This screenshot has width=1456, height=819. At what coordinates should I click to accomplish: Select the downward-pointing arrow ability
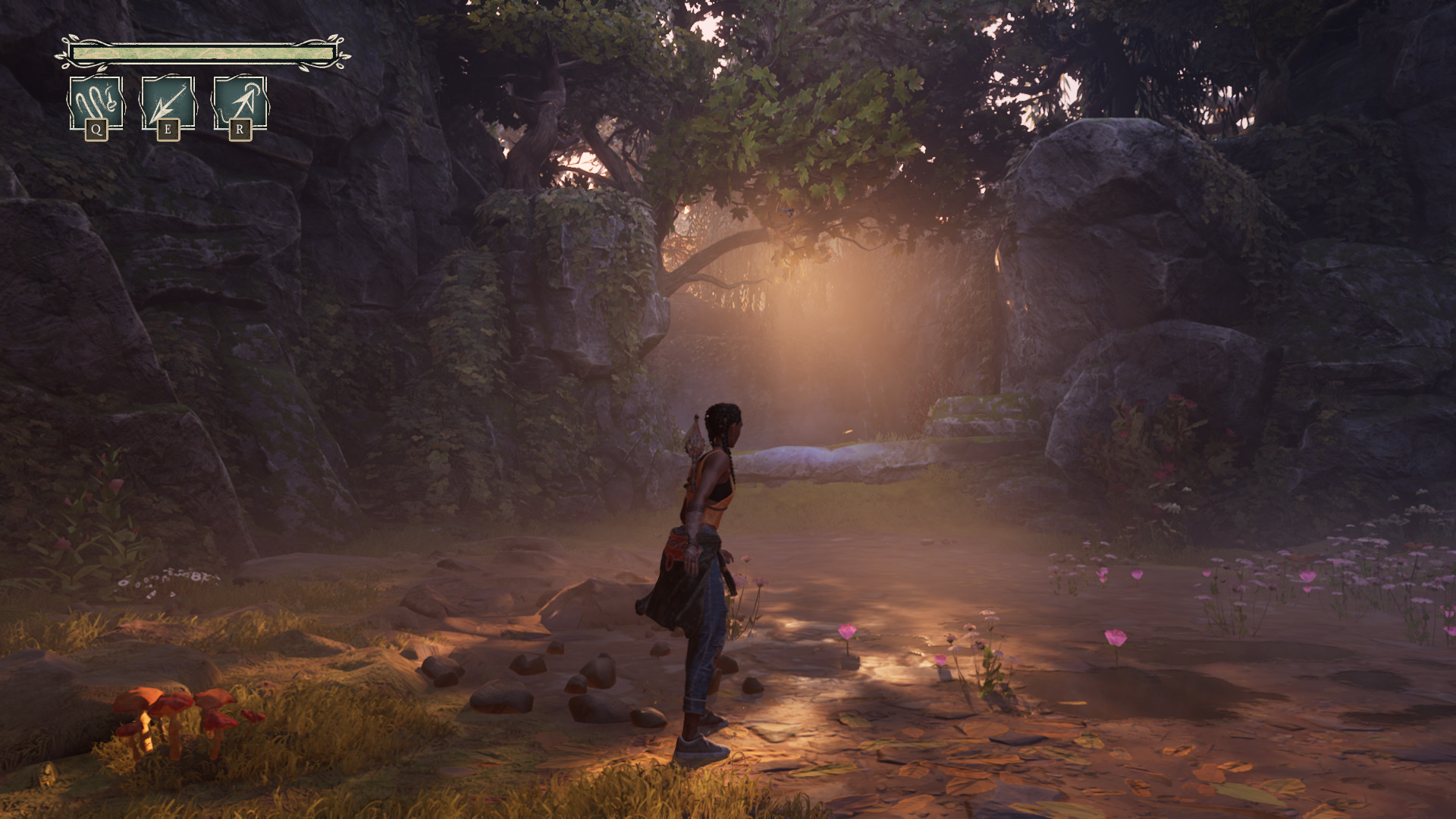[x=168, y=103]
